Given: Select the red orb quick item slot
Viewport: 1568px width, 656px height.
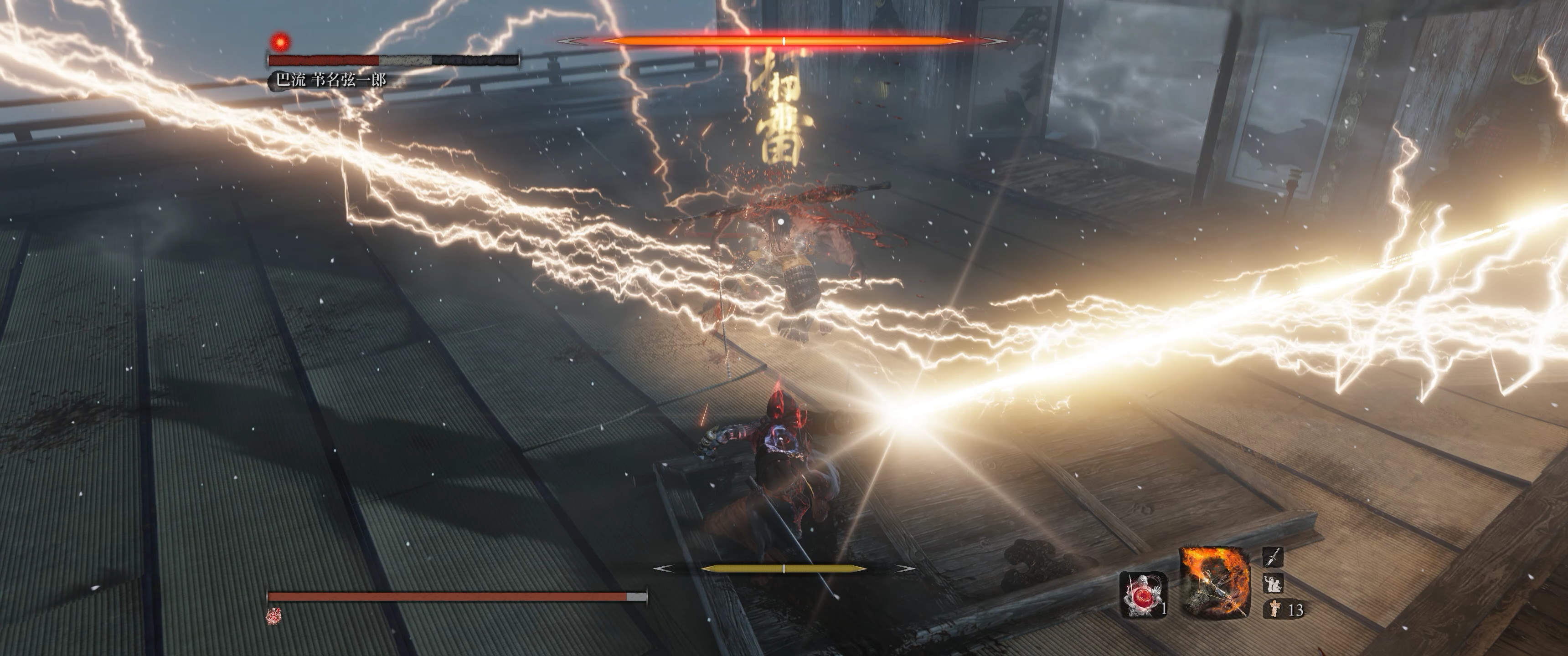Looking at the screenshot, I should click(x=1143, y=594).
